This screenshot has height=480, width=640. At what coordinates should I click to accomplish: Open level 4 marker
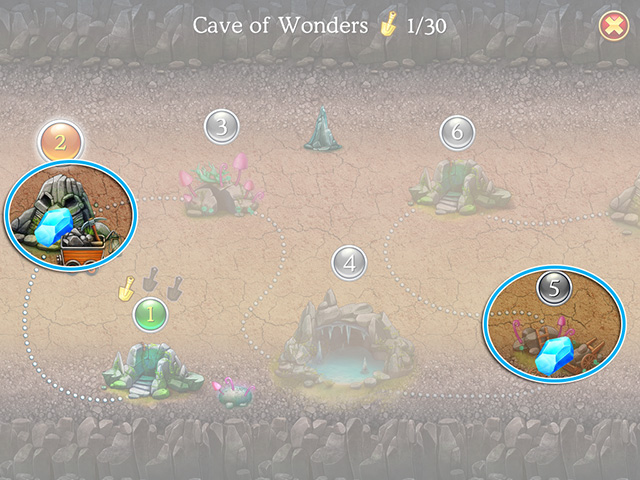click(x=349, y=263)
